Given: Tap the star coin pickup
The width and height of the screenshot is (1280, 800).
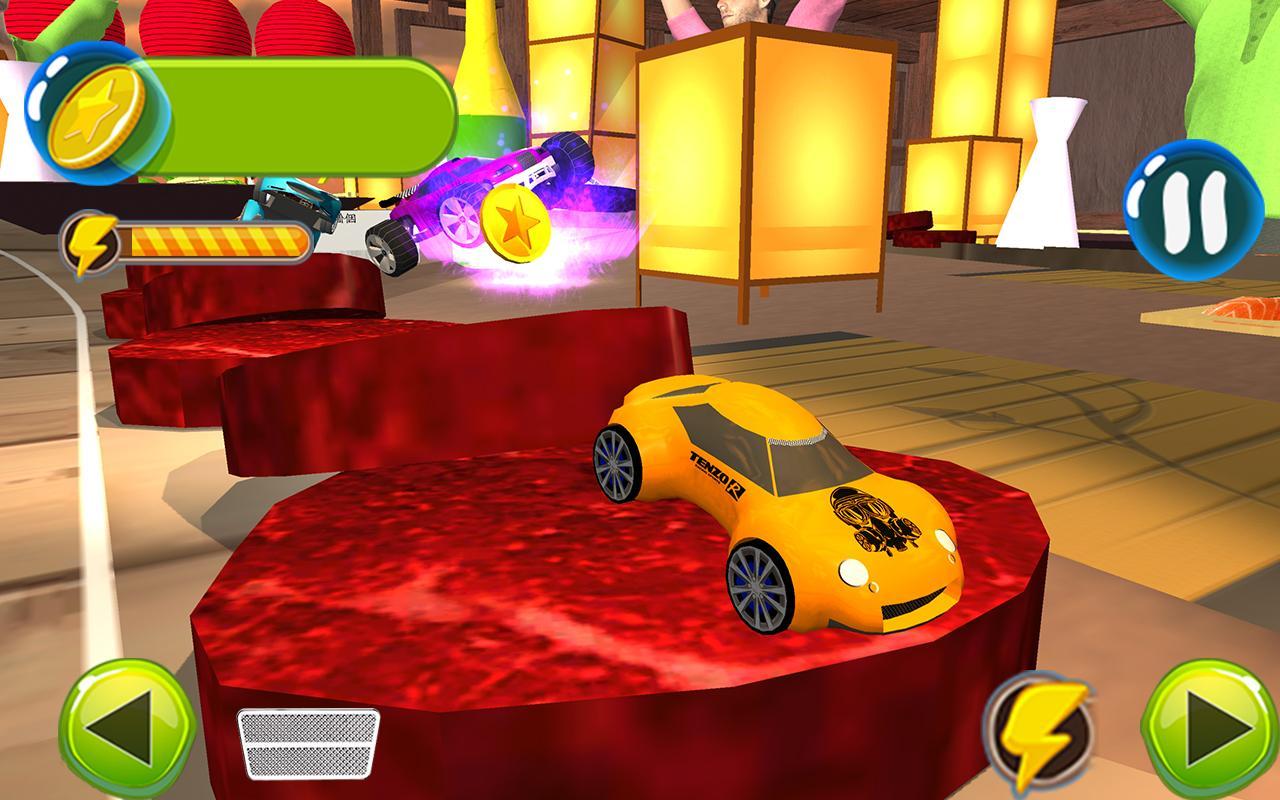Looking at the screenshot, I should (x=516, y=222).
